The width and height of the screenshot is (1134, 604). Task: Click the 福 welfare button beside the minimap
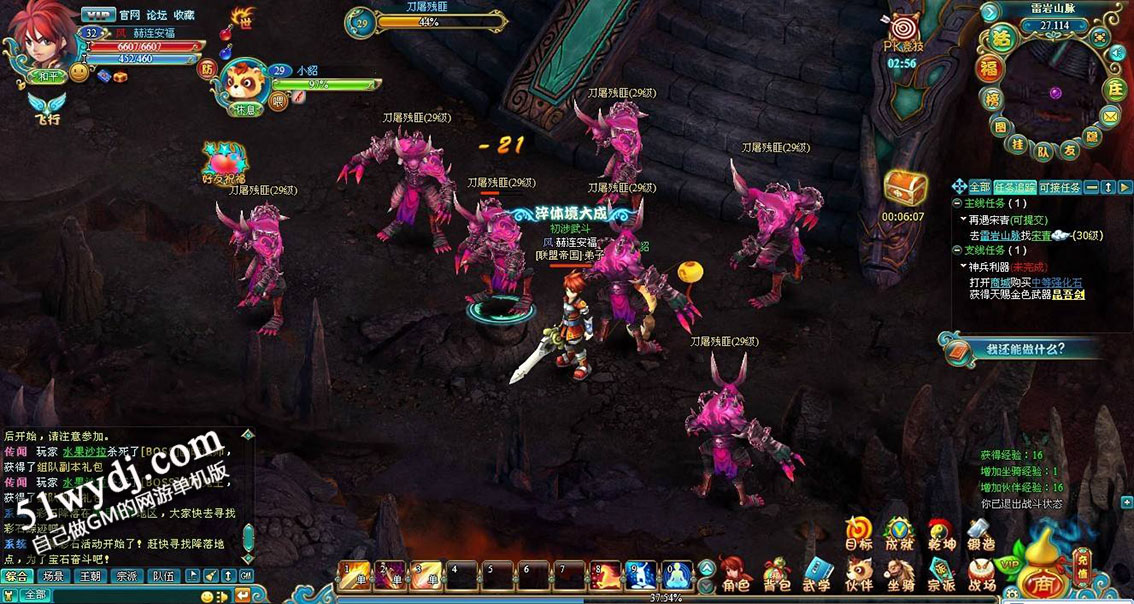click(990, 68)
